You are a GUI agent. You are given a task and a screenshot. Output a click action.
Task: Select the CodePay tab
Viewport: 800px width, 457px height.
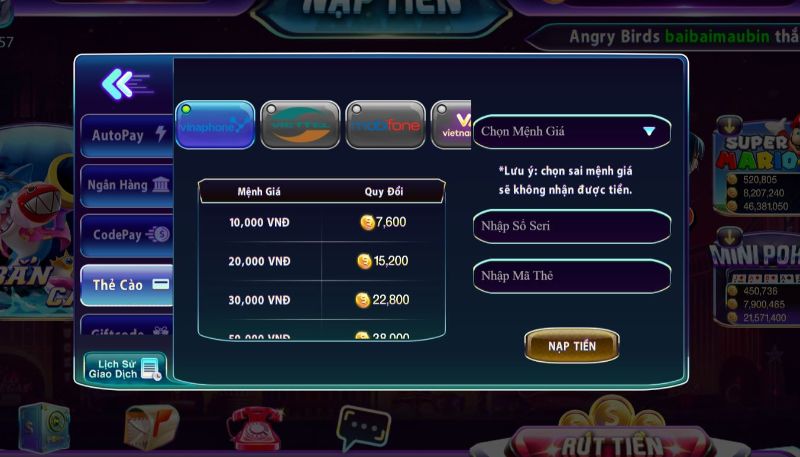point(127,235)
